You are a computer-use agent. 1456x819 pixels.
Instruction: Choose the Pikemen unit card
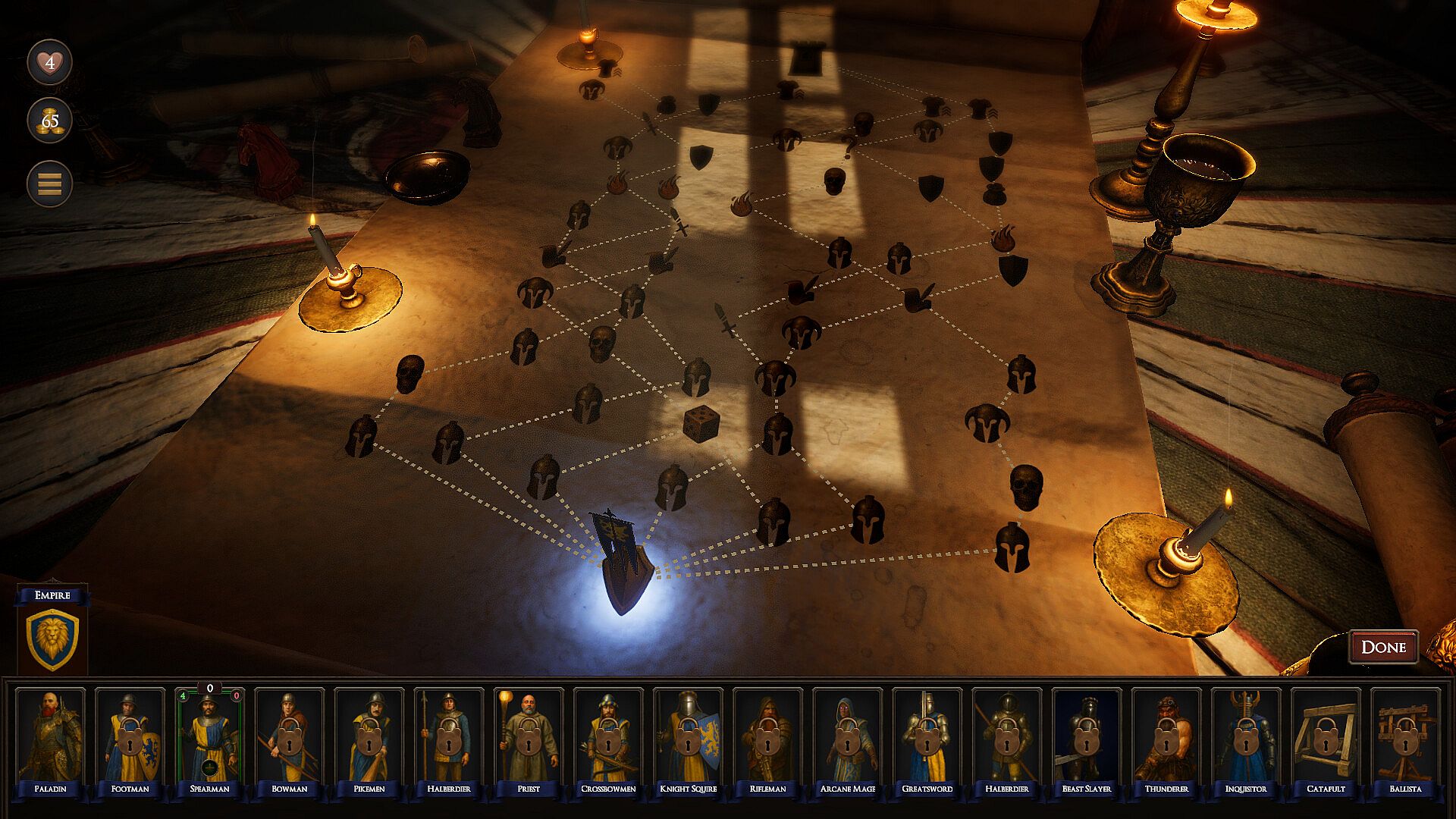(x=369, y=739)
